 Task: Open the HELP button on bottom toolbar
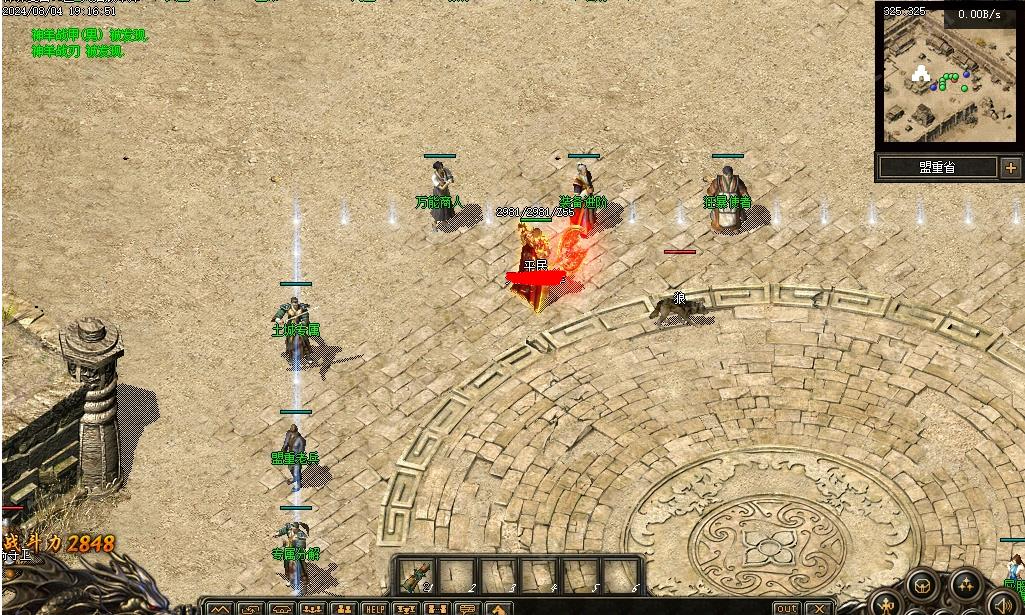point(375,608)
